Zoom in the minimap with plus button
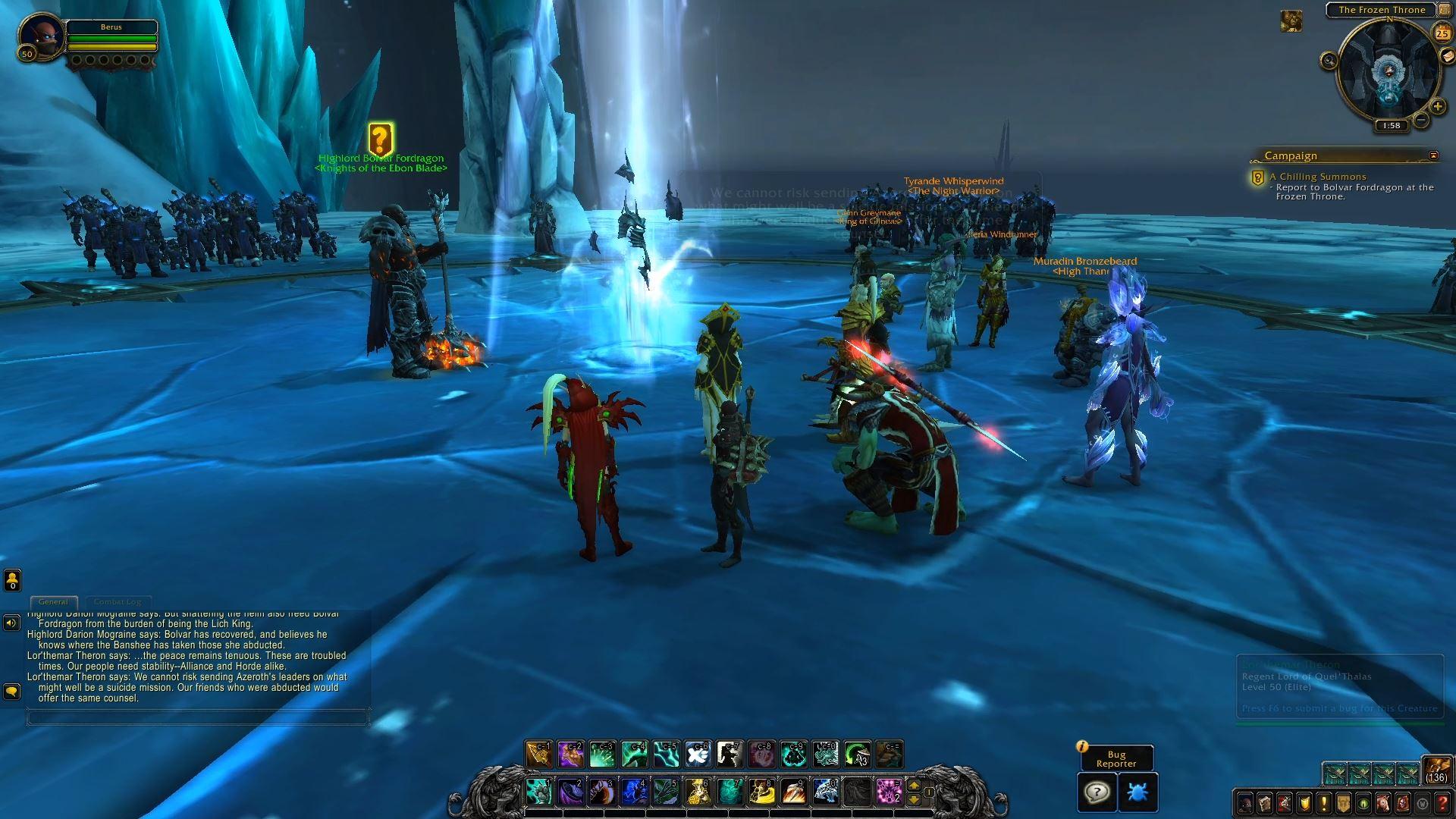Viewport: 1456px width, 819px height. (x=1437, y=107)
